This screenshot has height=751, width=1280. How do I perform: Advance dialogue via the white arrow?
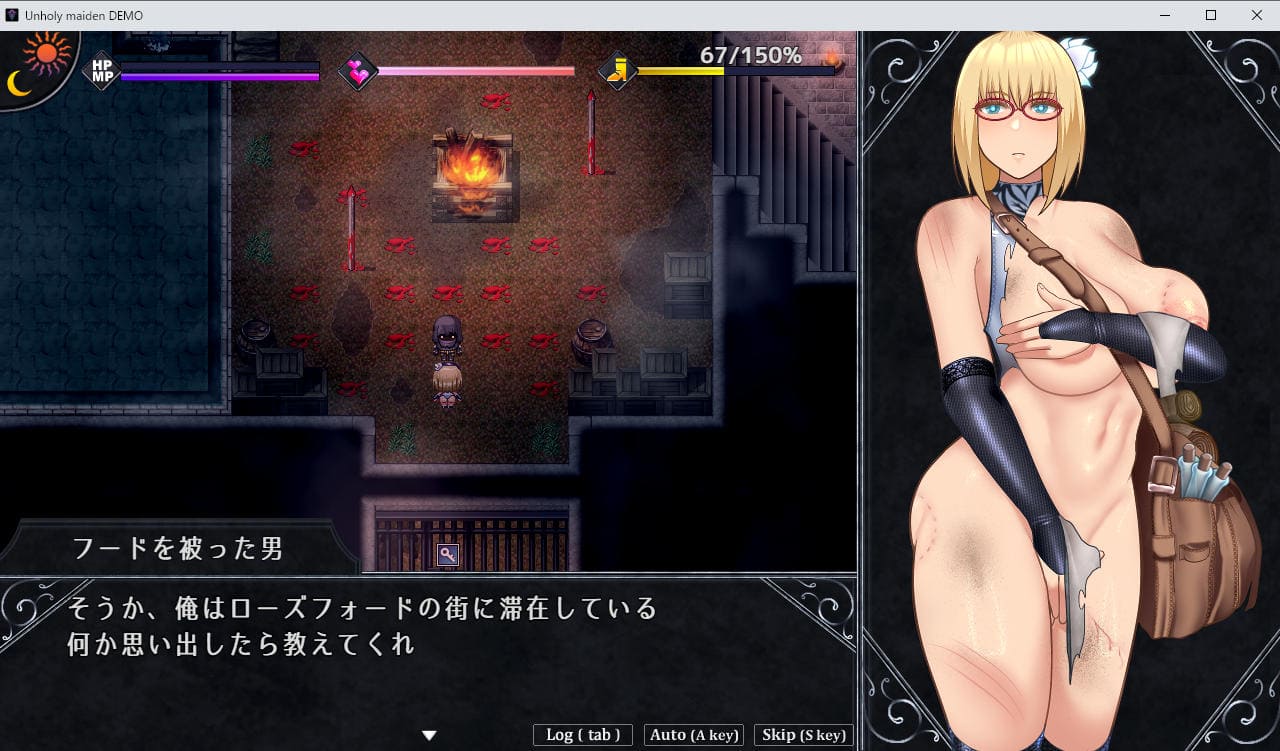[x=429, y=735]
